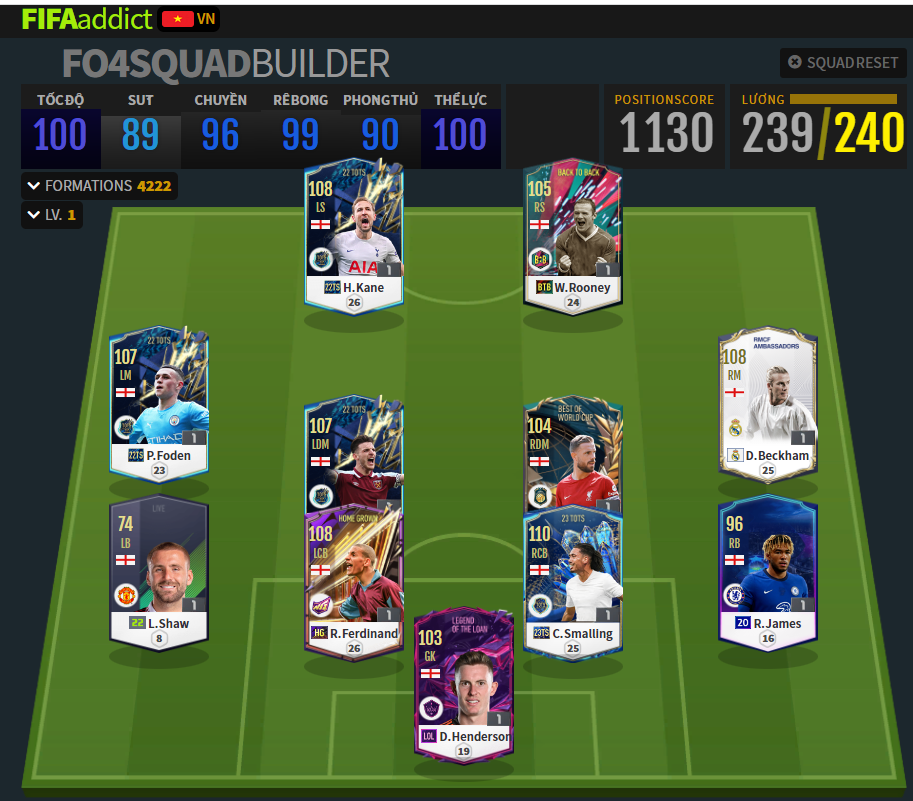Screen dimensions: 913x801
Task: Open the Formations 4222 dropdown
Action: pyautogui.click(x=99, y=185)
